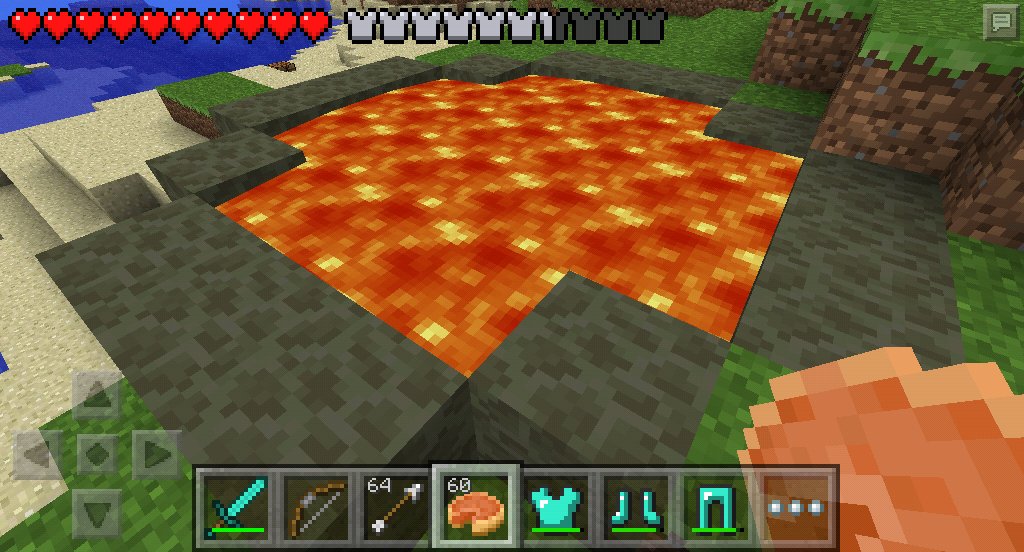The image size is (1024, 552).
Task: Tap the right arrow on the D-pad
Action: (154, 455)
